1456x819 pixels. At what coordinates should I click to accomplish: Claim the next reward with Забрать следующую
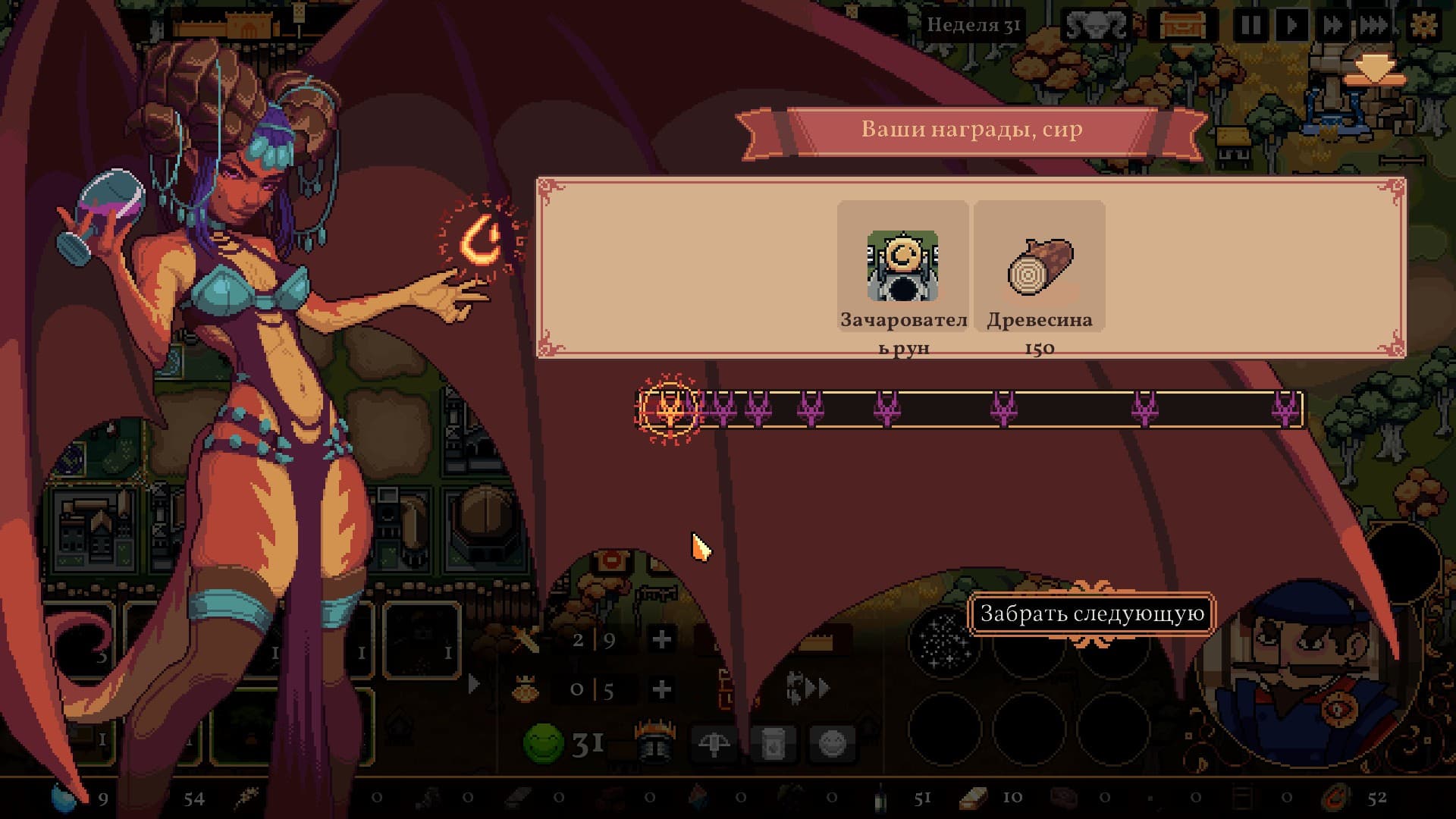tap(1092, 613)
